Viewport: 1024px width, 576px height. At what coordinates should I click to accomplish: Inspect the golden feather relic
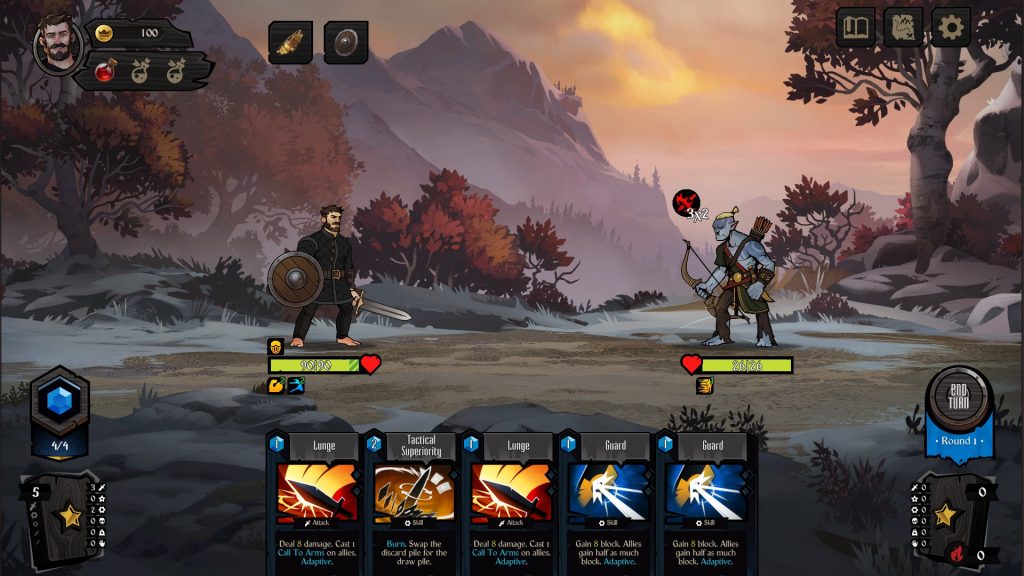[x=290, y=42]
